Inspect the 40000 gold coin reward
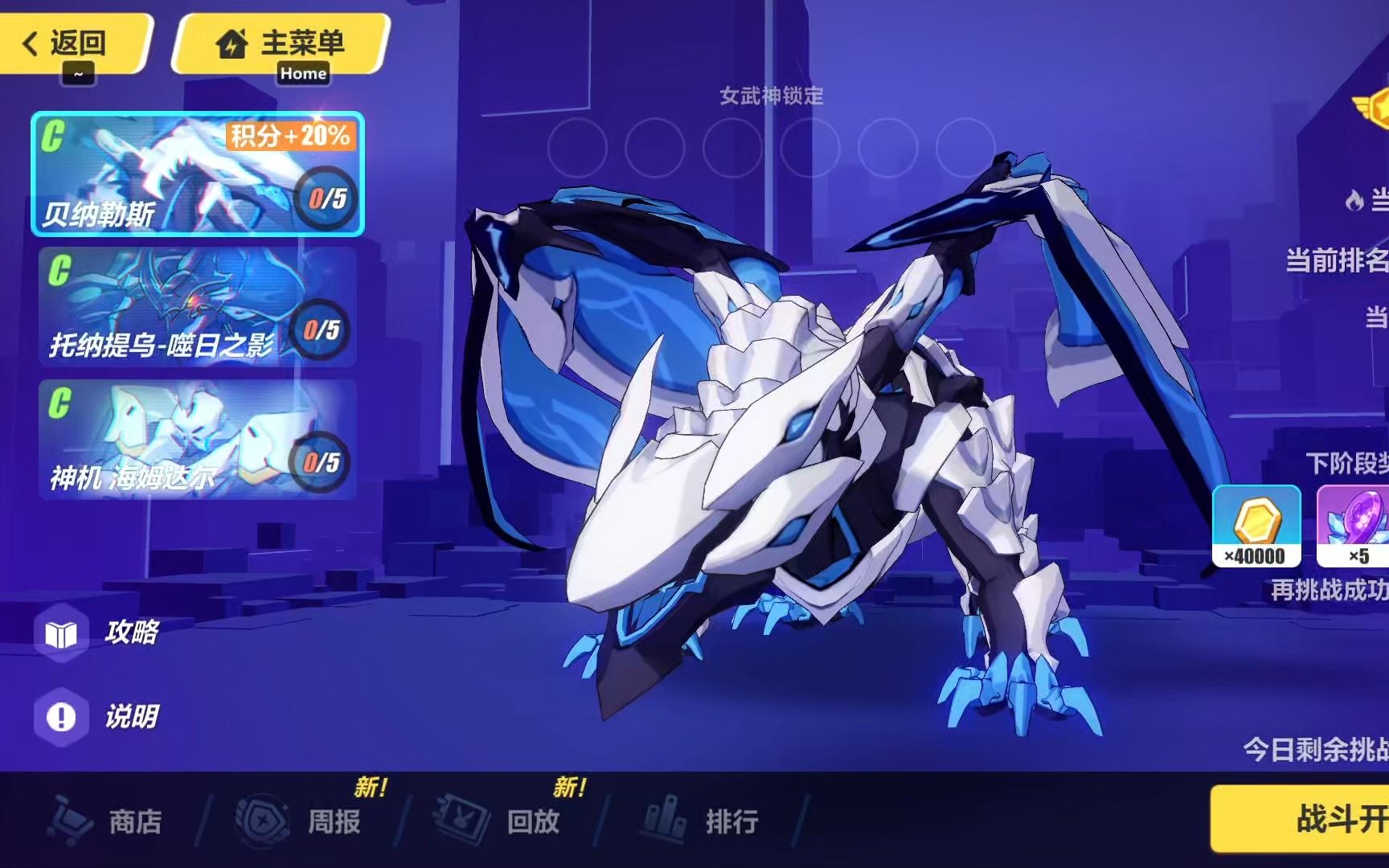 tap(1256, 526)
